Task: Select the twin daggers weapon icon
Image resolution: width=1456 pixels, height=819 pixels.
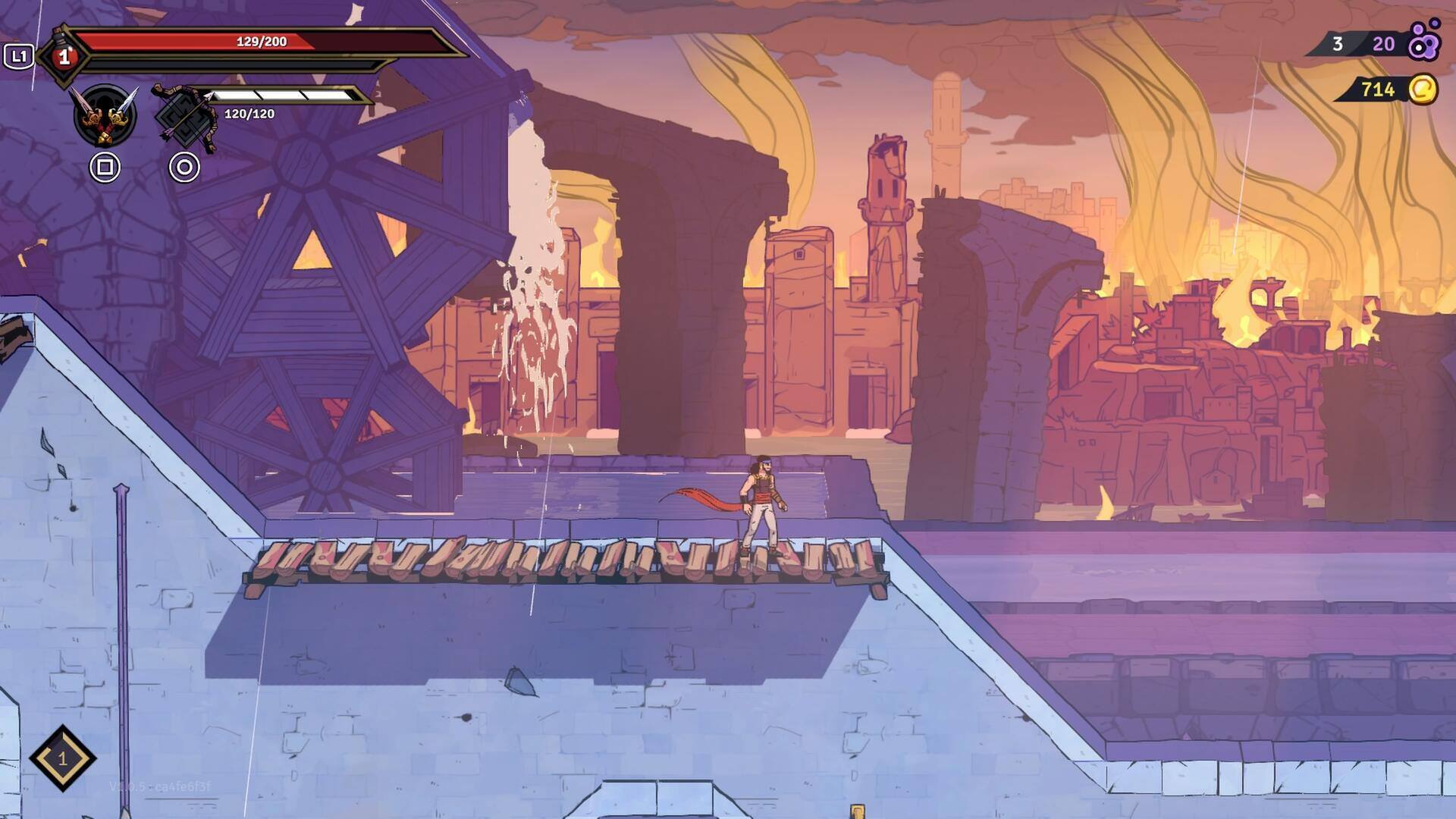Action: 105,116
